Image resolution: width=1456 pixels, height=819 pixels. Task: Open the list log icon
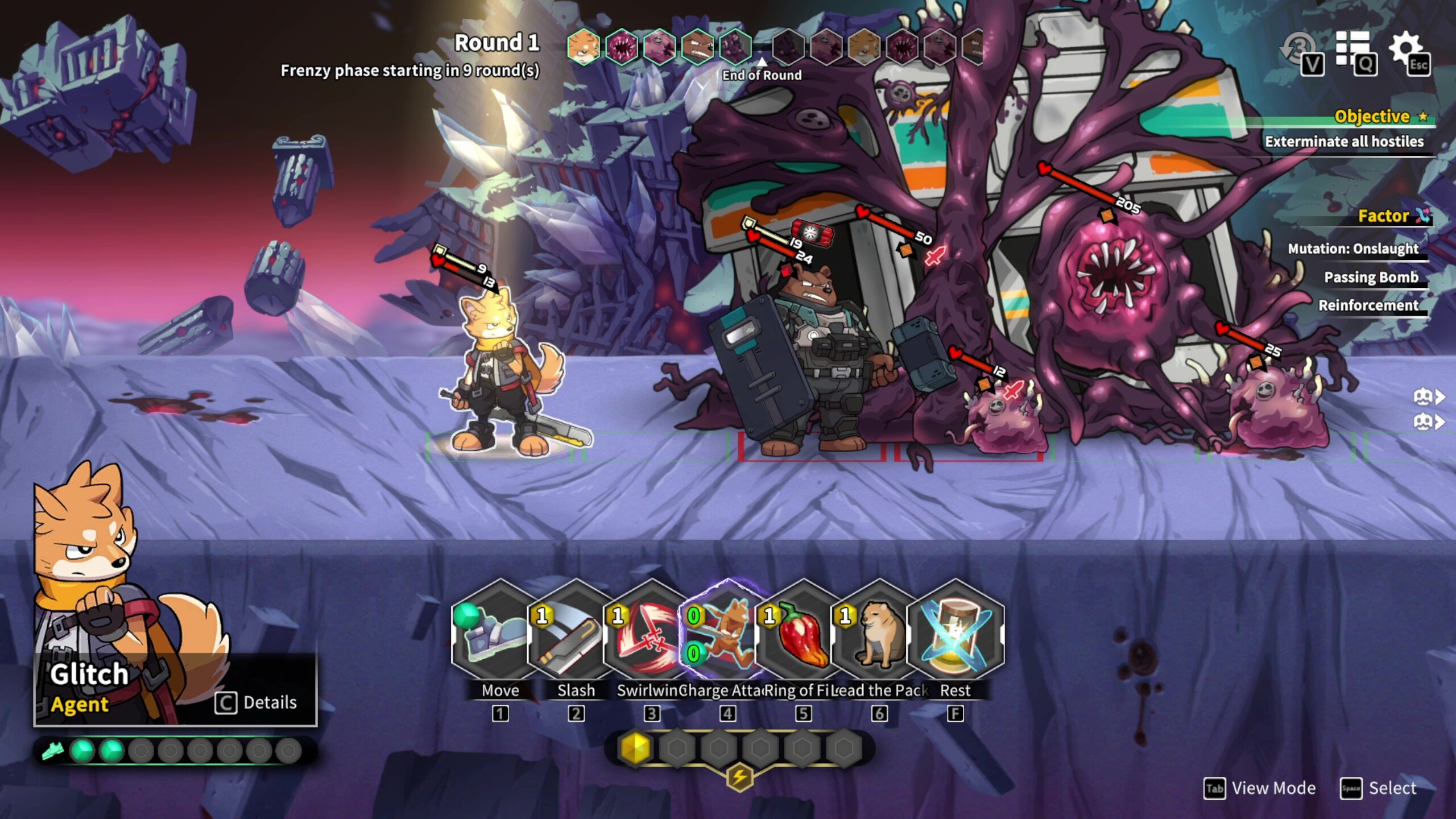[x=1352, y=49]
